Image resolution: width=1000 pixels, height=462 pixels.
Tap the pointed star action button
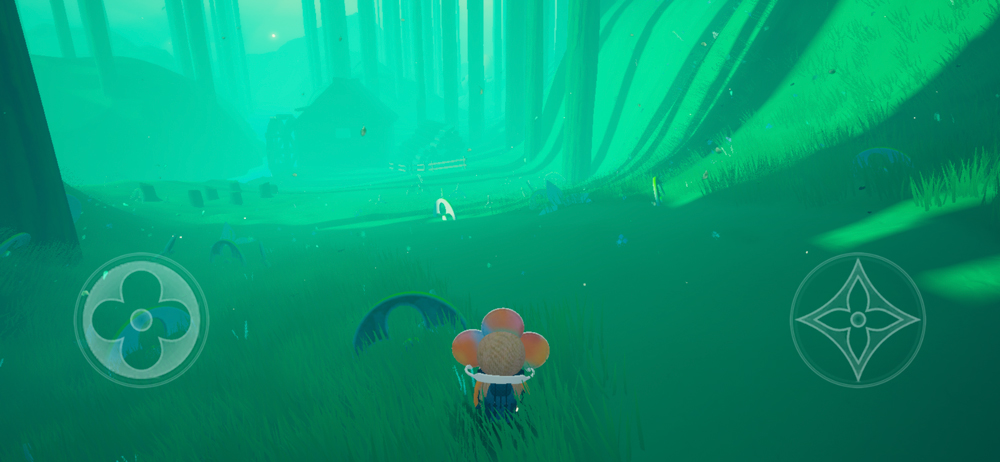(x=857, y=320)
